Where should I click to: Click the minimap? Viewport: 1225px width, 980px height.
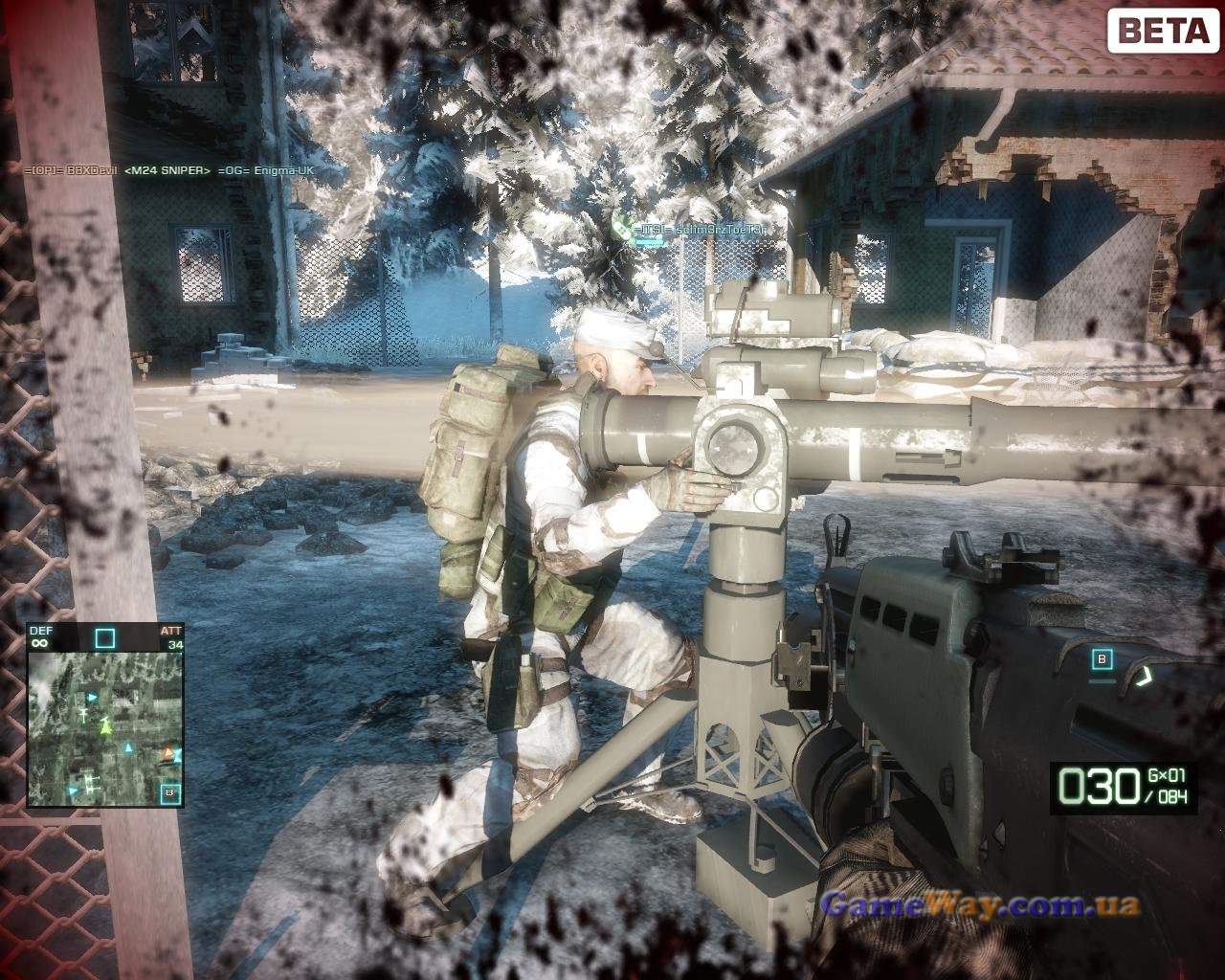[104, 729]
